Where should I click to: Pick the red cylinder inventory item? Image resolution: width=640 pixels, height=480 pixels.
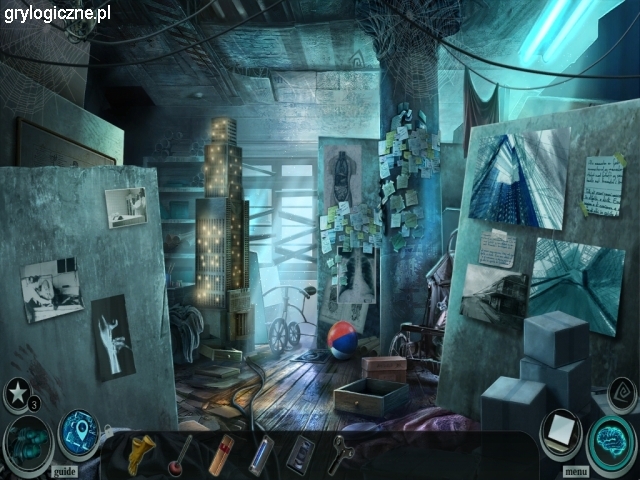(x=222, y=453)
